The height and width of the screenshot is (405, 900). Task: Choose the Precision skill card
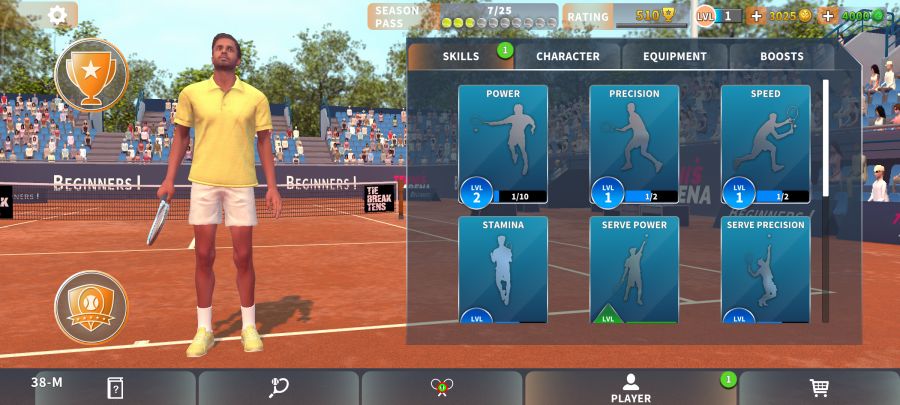[x=634, y=144]
